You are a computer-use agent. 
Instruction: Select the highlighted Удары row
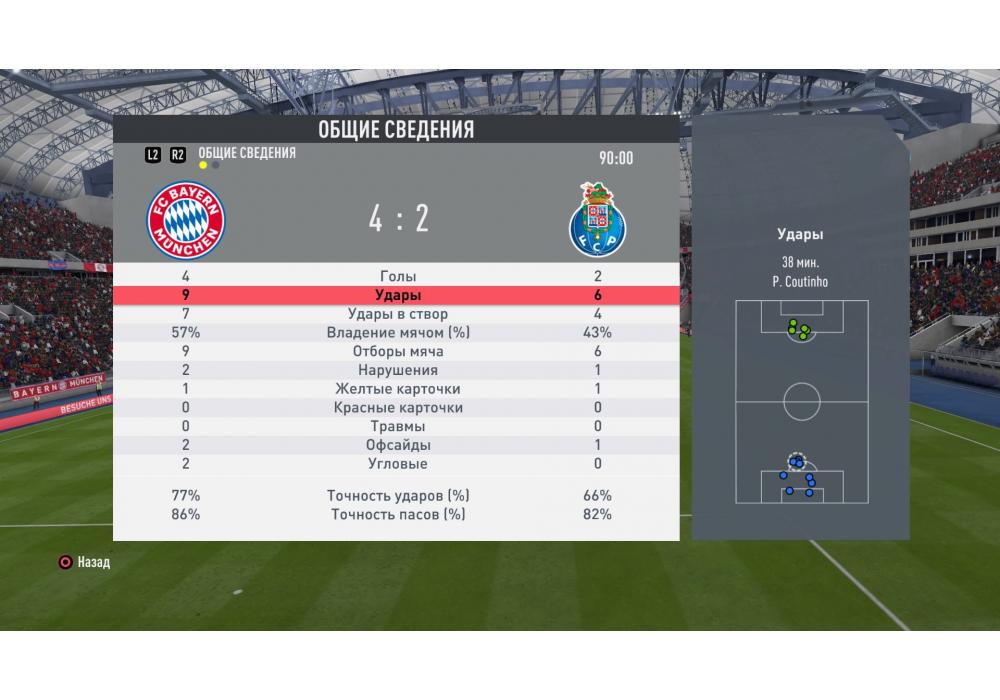[398, 296]
